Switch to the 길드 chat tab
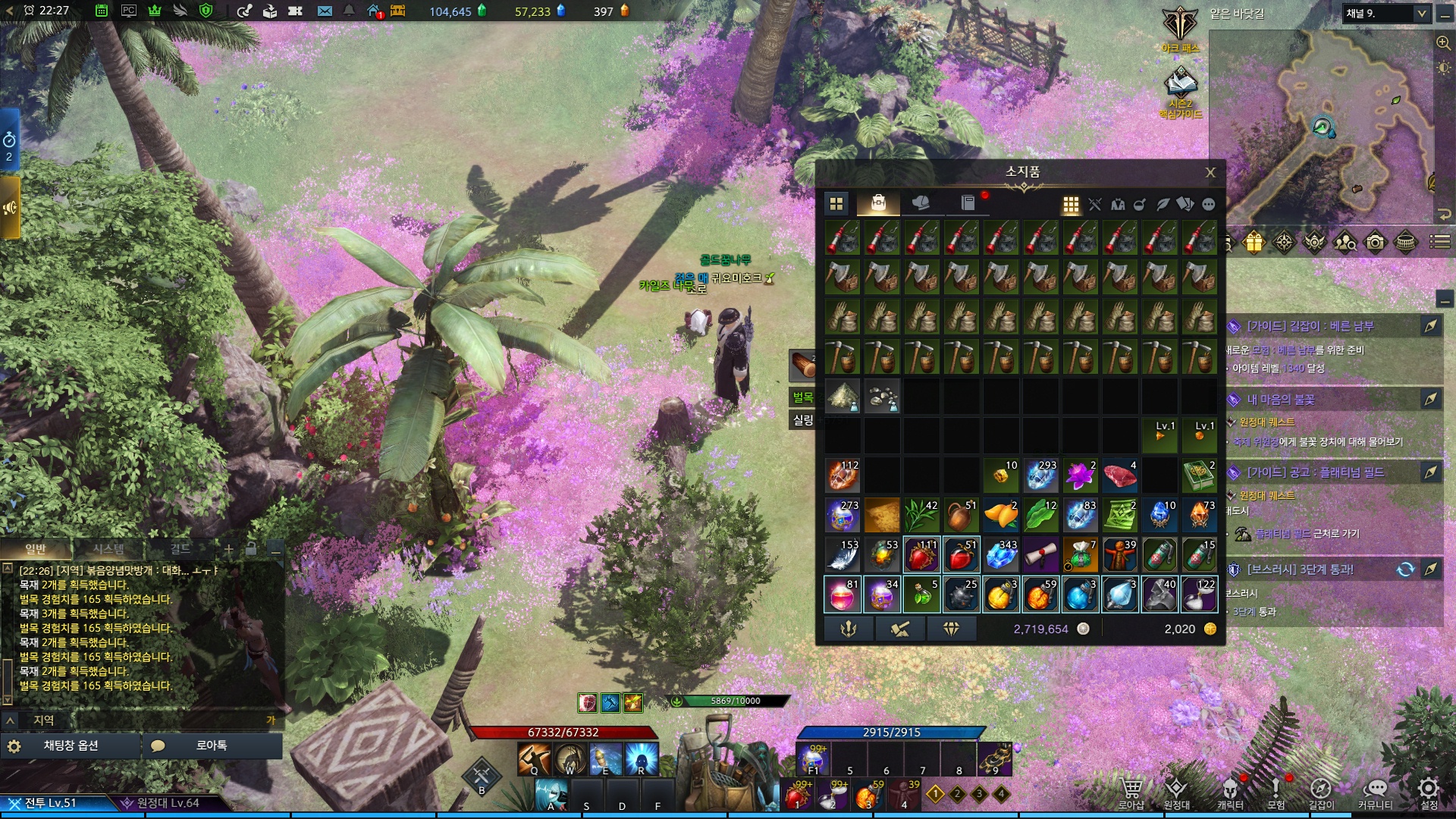This screenshot has height=819, width=1456. tap(180, 549)
